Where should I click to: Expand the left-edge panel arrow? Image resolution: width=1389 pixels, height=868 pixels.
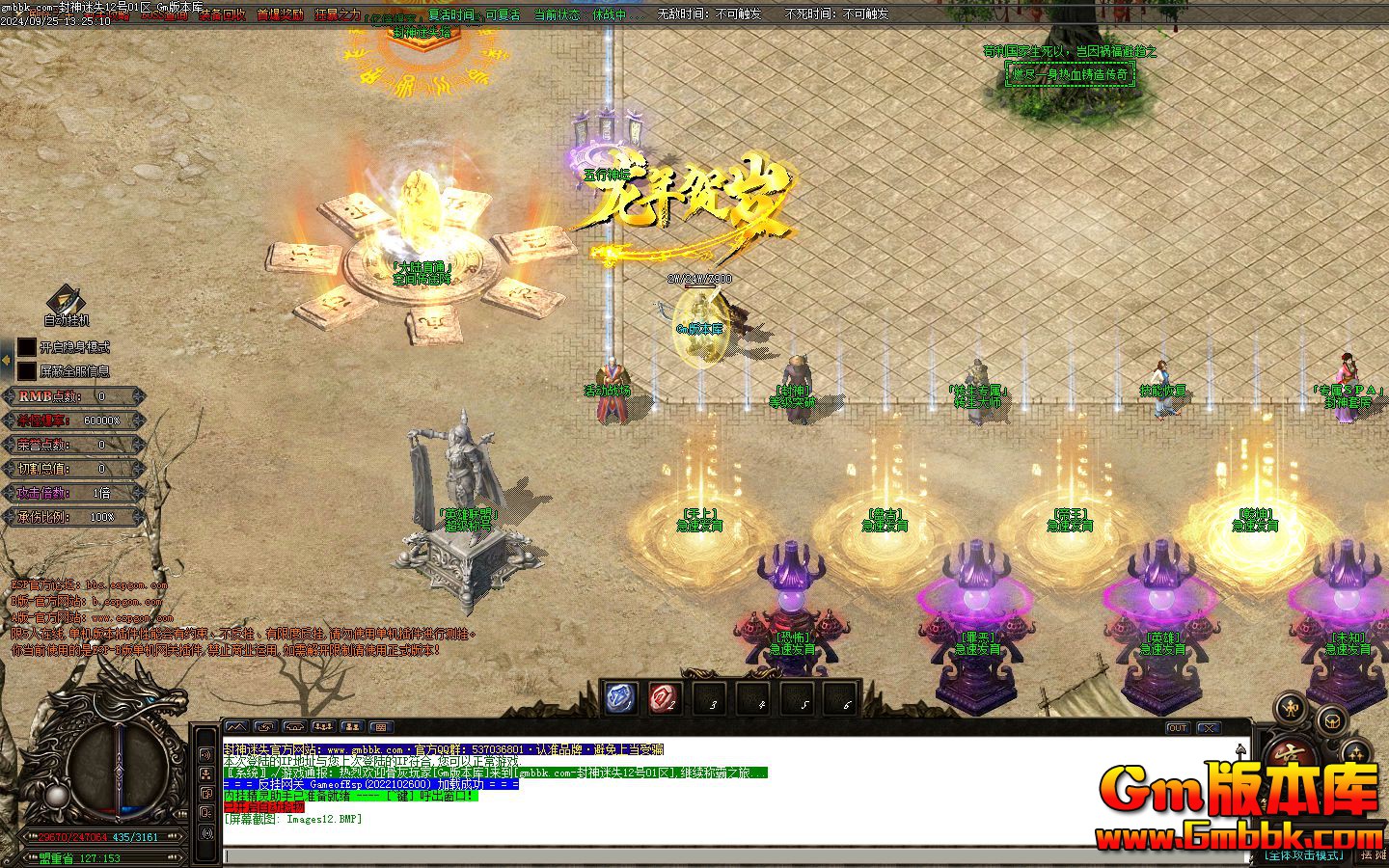click(7, 360)
